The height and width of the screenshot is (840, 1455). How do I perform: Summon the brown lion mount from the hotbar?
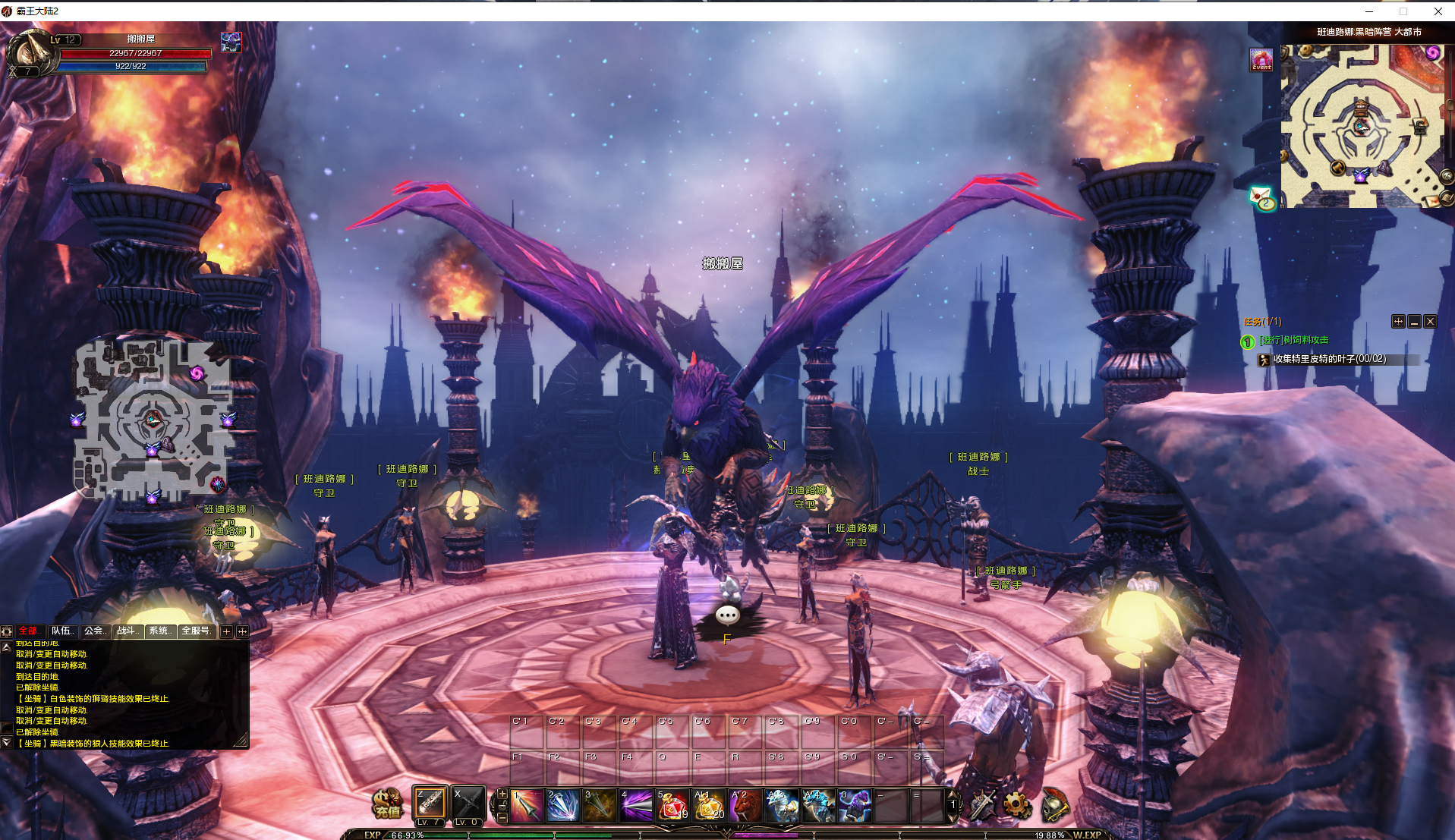pos(745,805)
